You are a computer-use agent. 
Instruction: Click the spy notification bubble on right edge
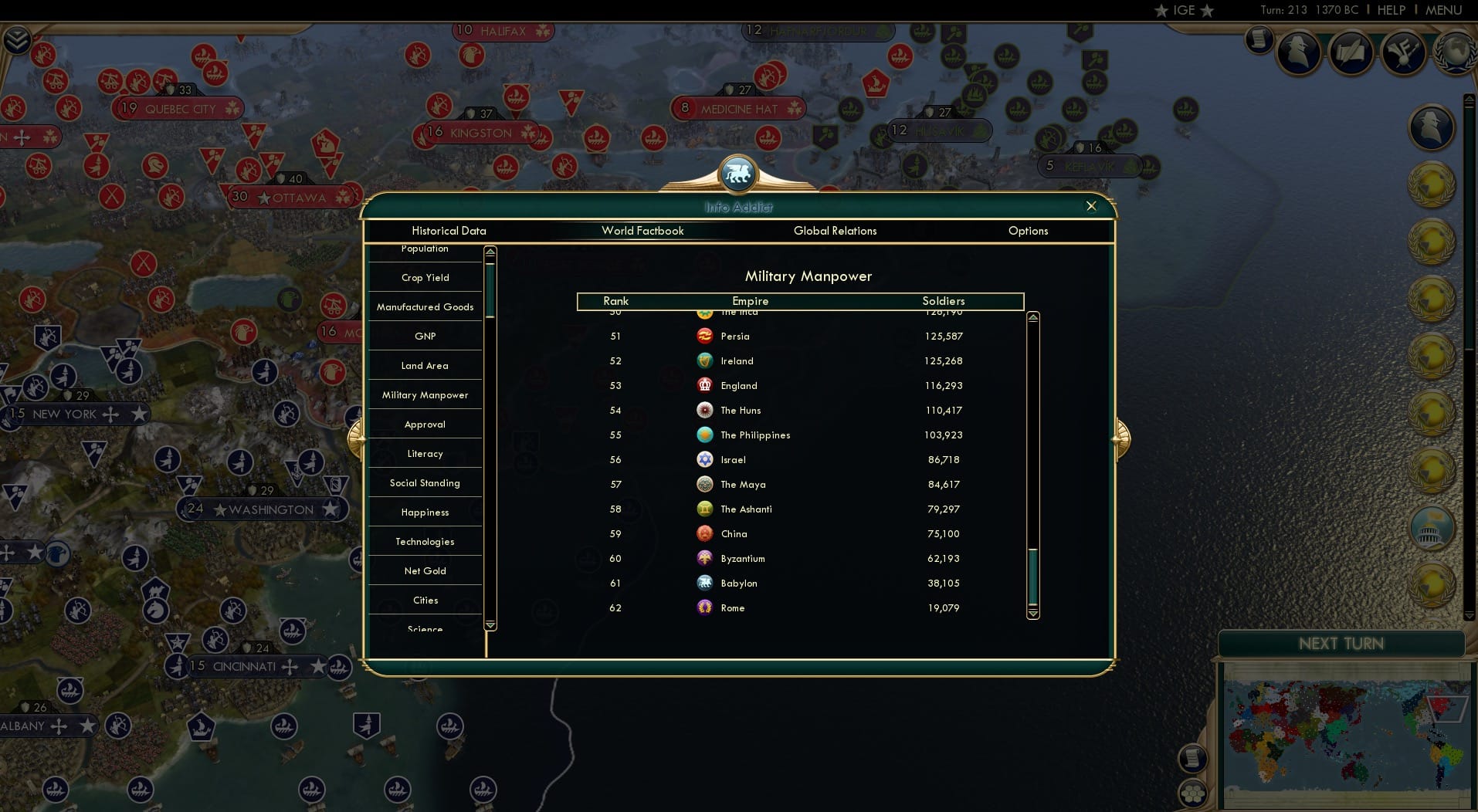(x=1432, y=128)
